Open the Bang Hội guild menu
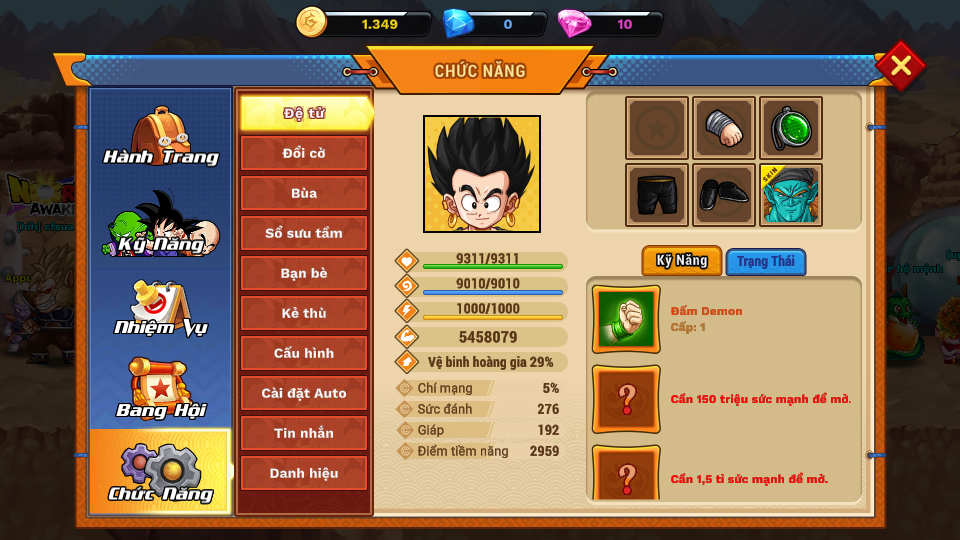960x540 pixels. pyautogui.click(x=160, y=390)
